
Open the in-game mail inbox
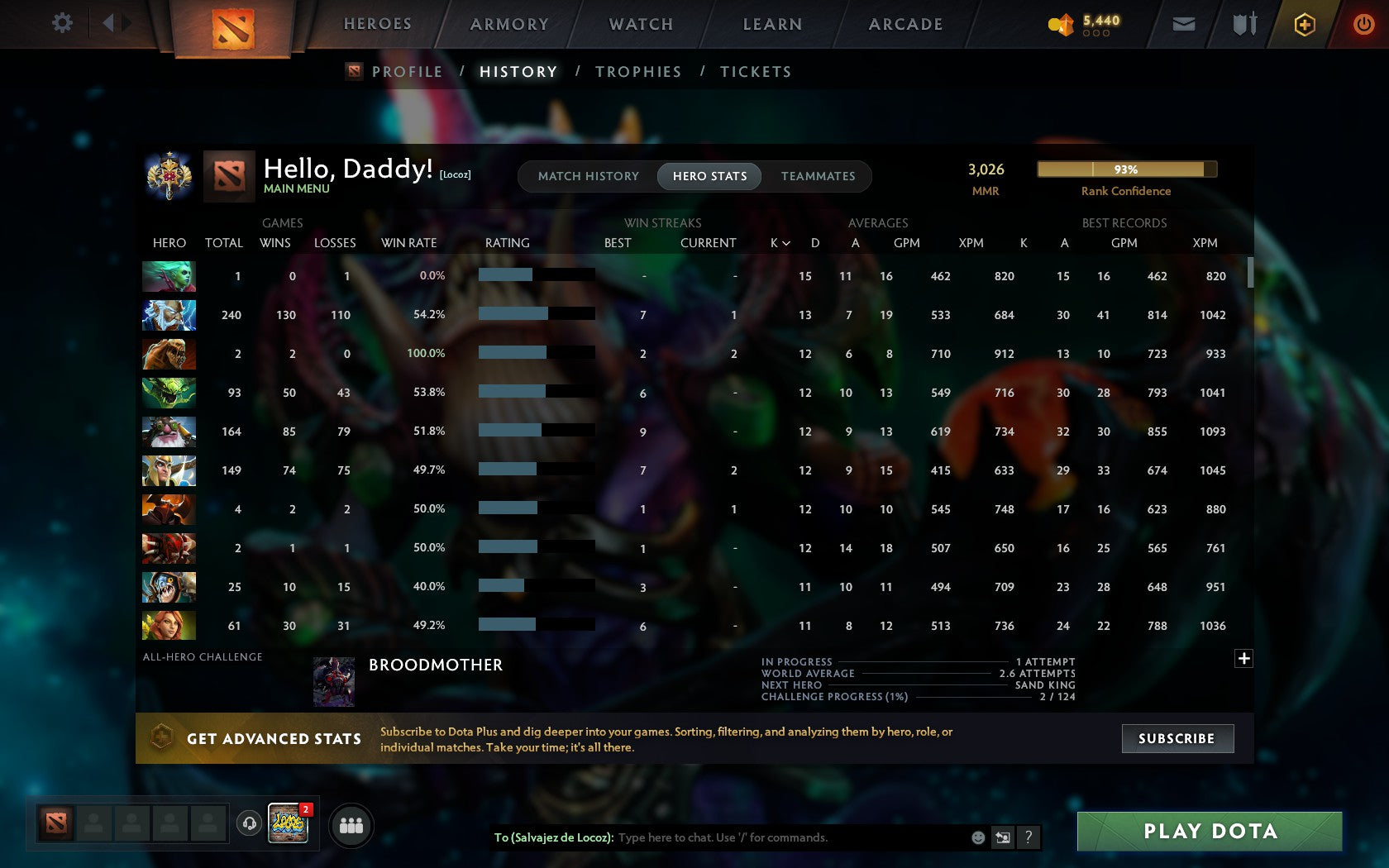pyautogui.click(x=1184, y=24)
